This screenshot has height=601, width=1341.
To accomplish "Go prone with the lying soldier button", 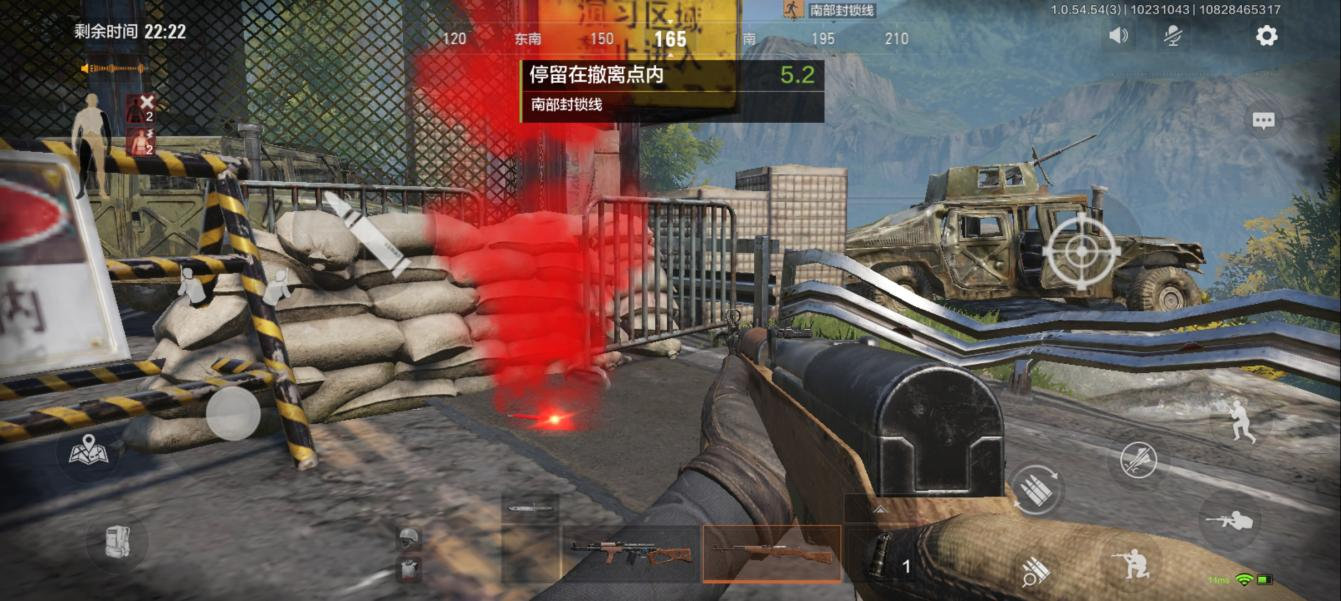I will 1229,520.
